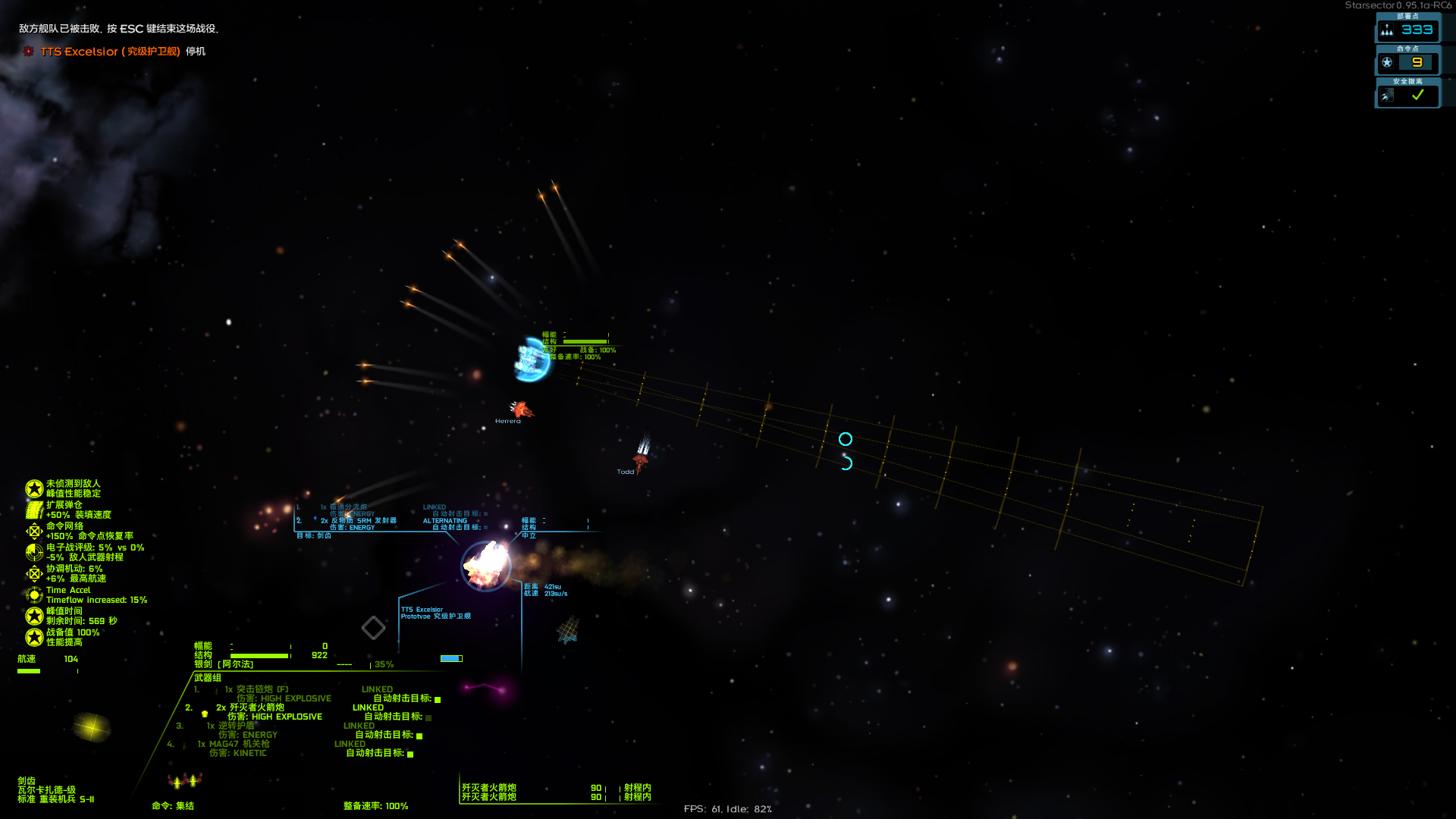The width and height of the screenshot is (1456, 819).
Task: Click the 命令网络 status icon
Action: [34, 531]
